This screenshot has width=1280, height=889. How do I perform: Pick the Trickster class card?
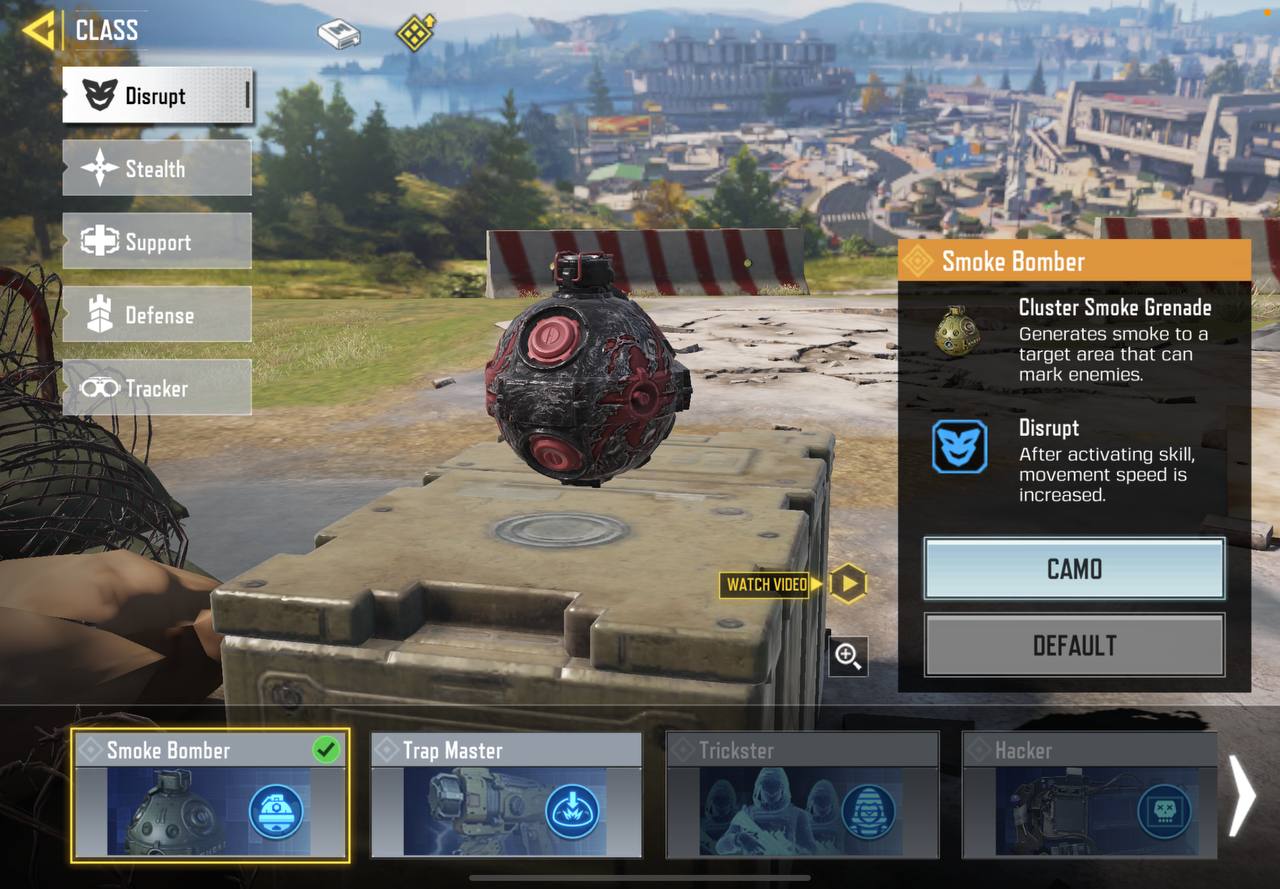pyautogui.click(x=802, y=796)
